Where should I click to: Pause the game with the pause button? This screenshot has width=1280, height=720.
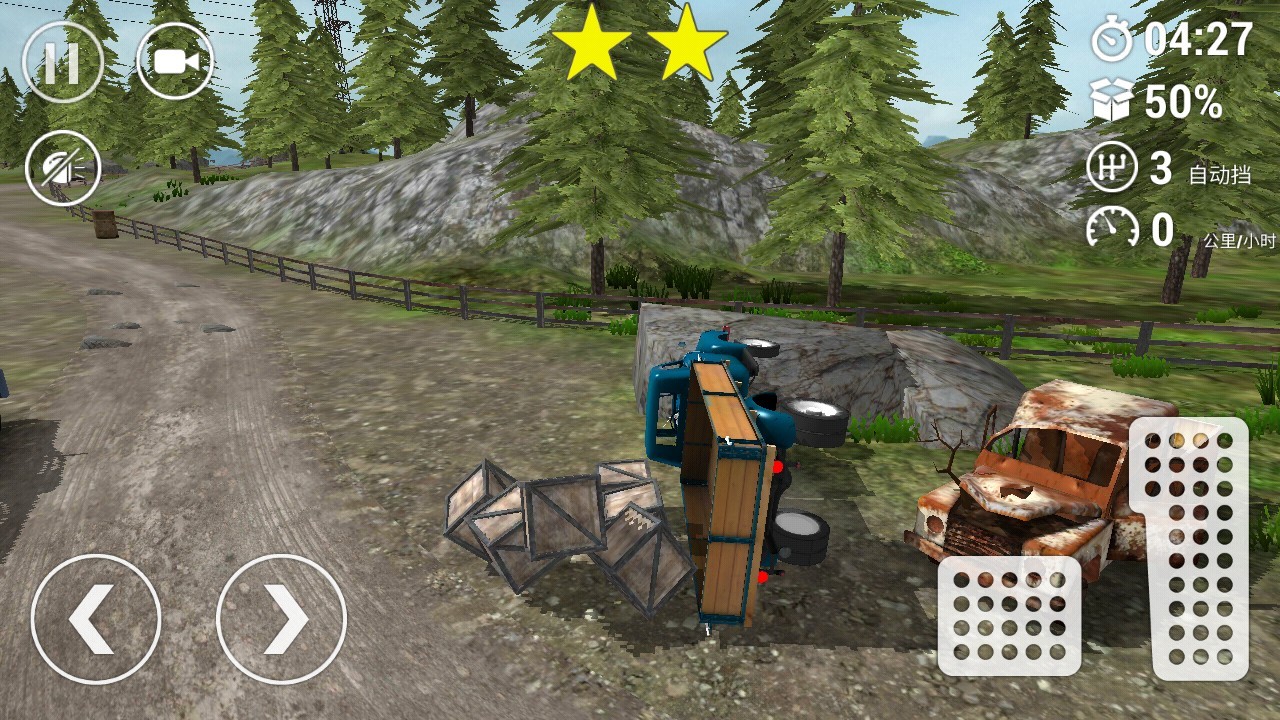click(x=62, y=62)
